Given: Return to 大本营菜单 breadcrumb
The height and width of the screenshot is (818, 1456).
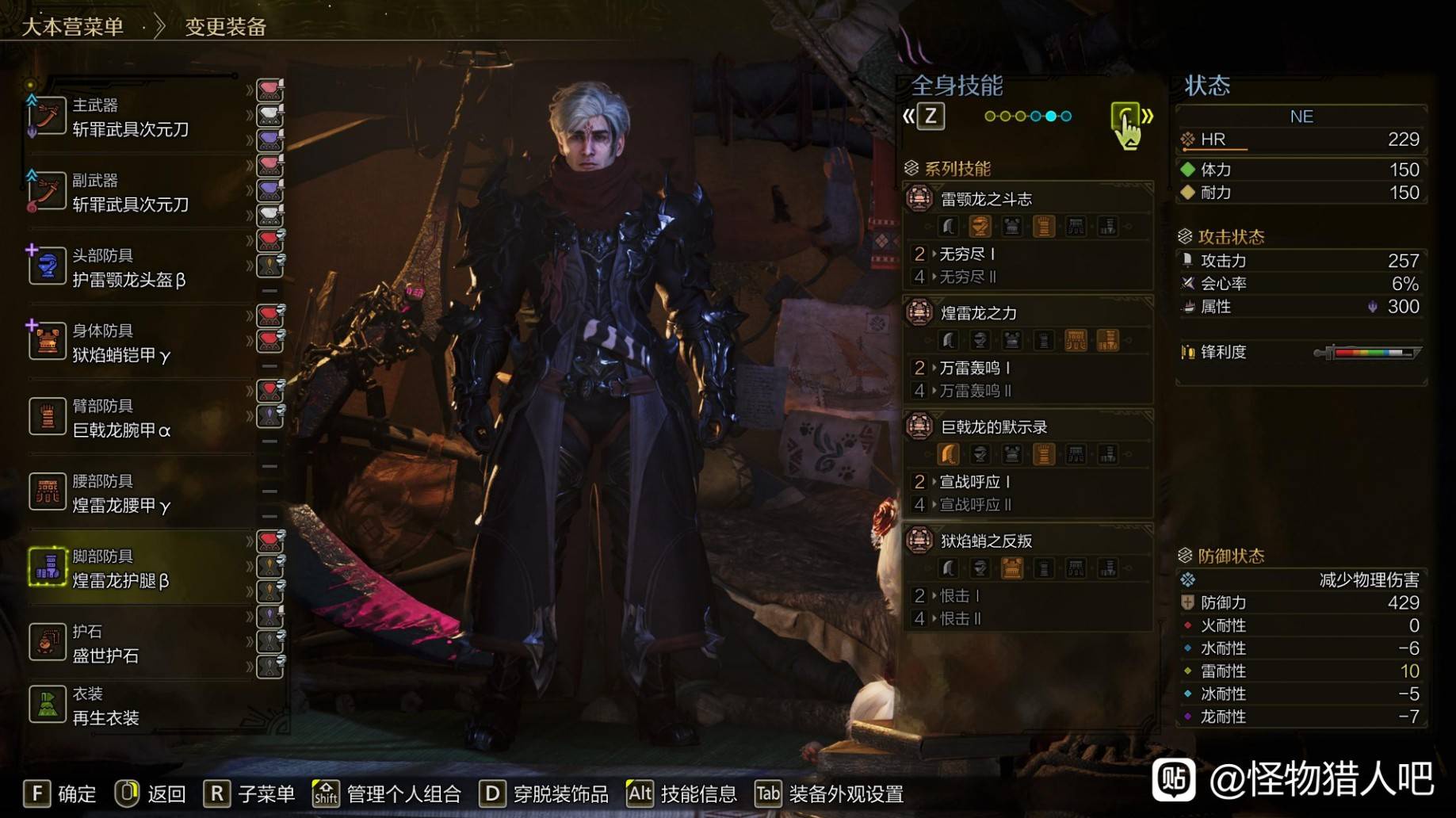Looking at the screenshot, I should pyautogui.click(x=72, y=27).
